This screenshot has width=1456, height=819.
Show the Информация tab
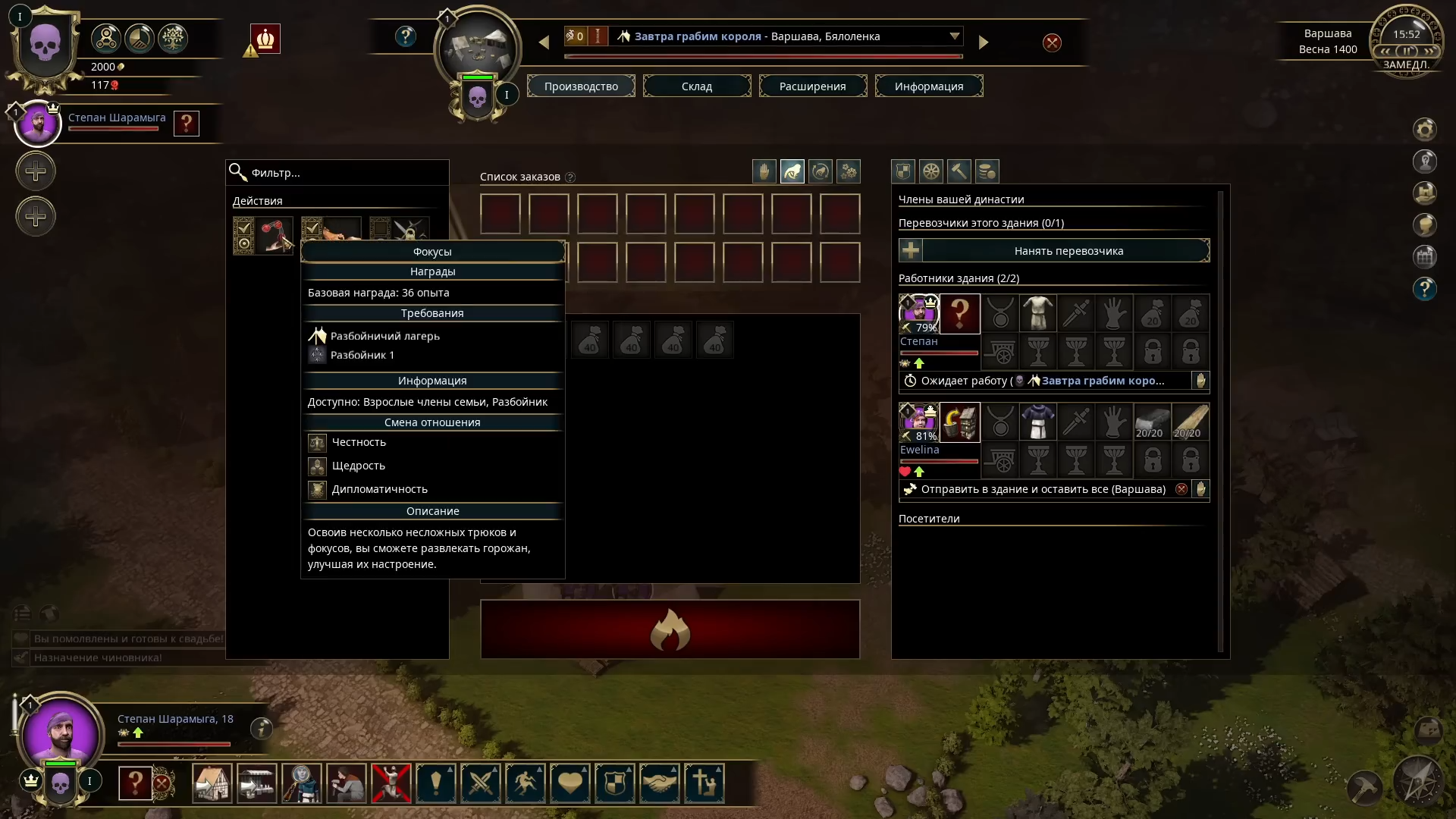pos(928,86)
